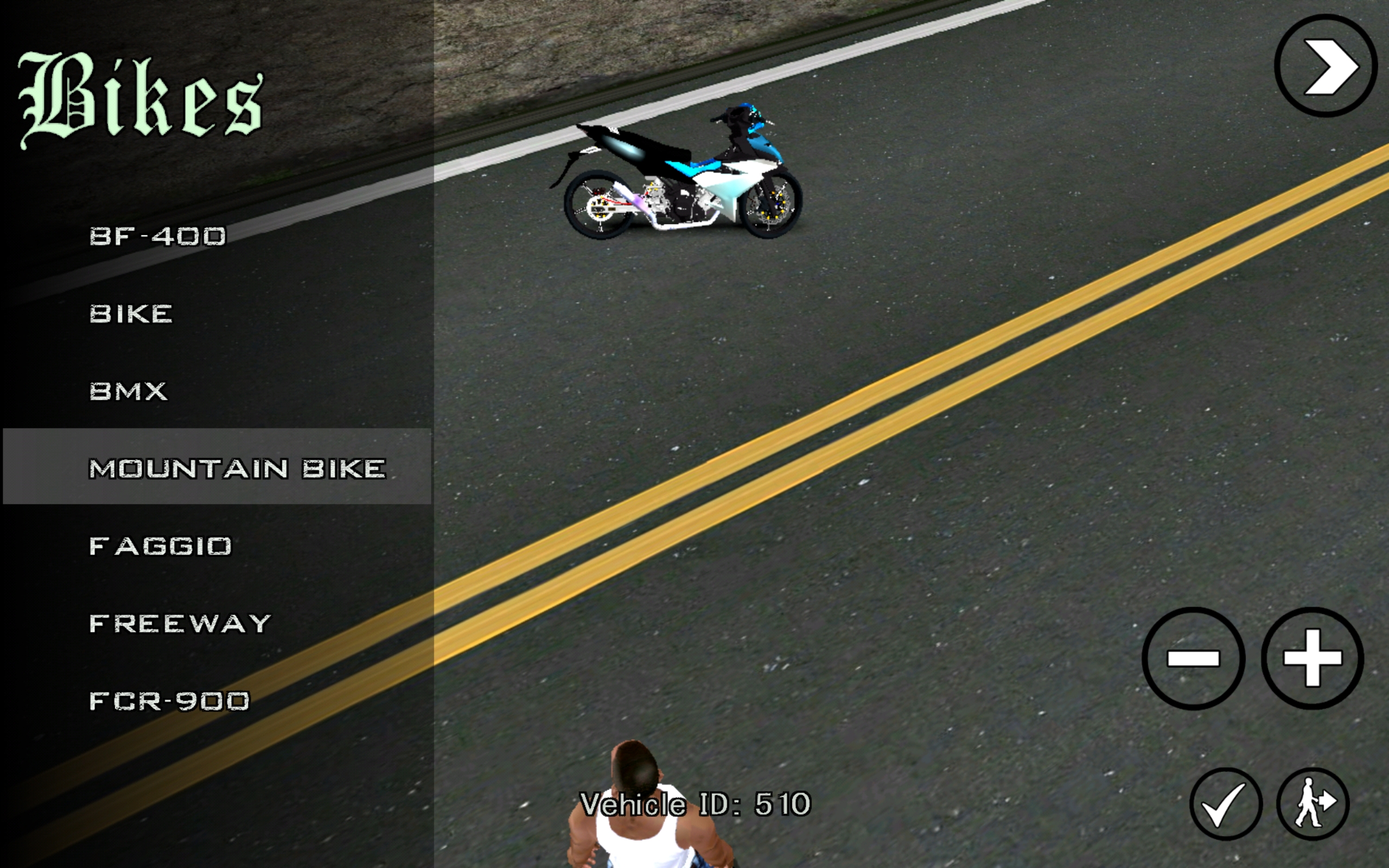1389x868 pixels.
Task: Exit the menu with the walking figure button
Action: tap(1312, 803)
